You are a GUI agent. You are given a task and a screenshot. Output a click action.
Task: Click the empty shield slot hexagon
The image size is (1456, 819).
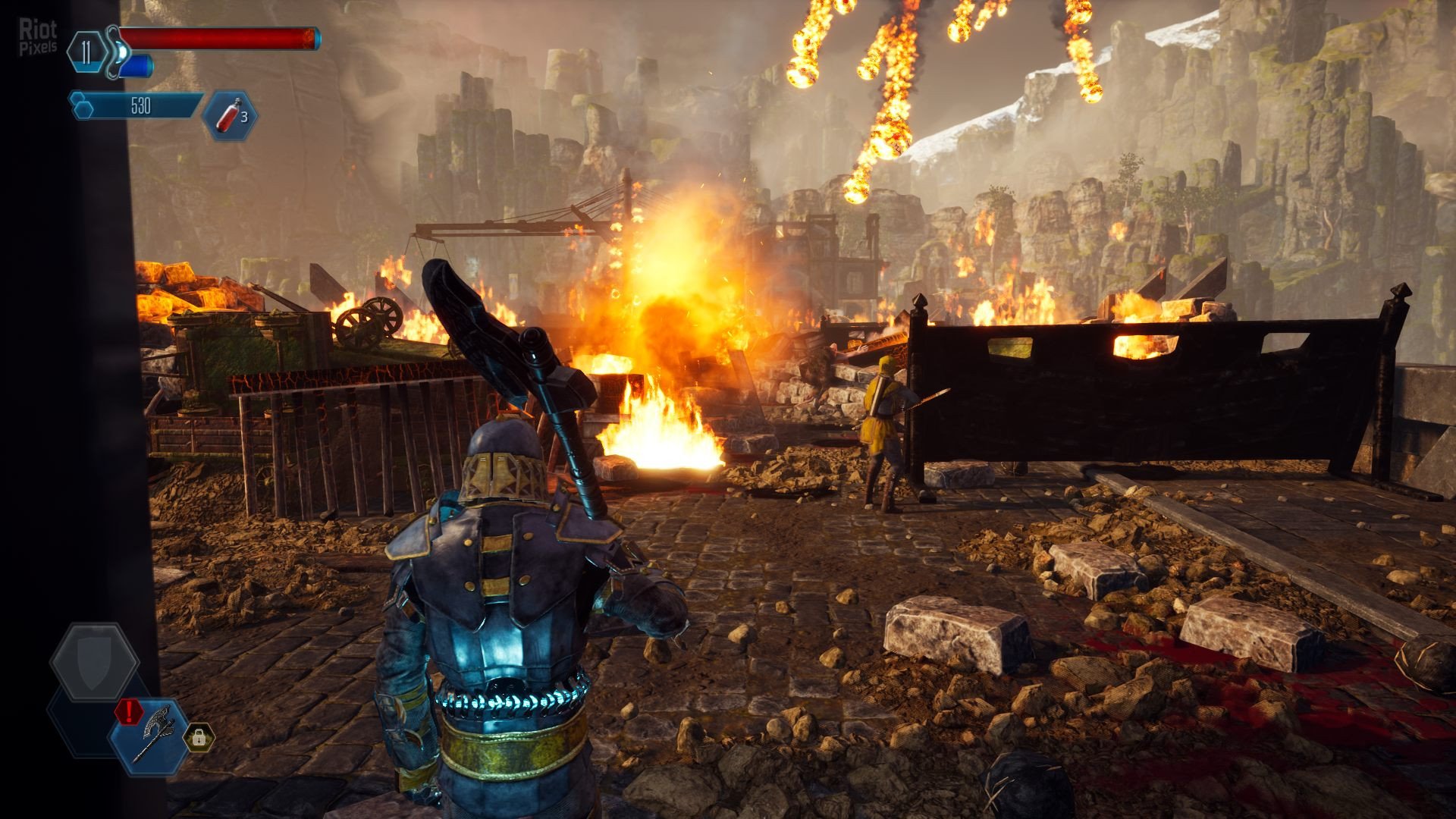pos(94,662)
